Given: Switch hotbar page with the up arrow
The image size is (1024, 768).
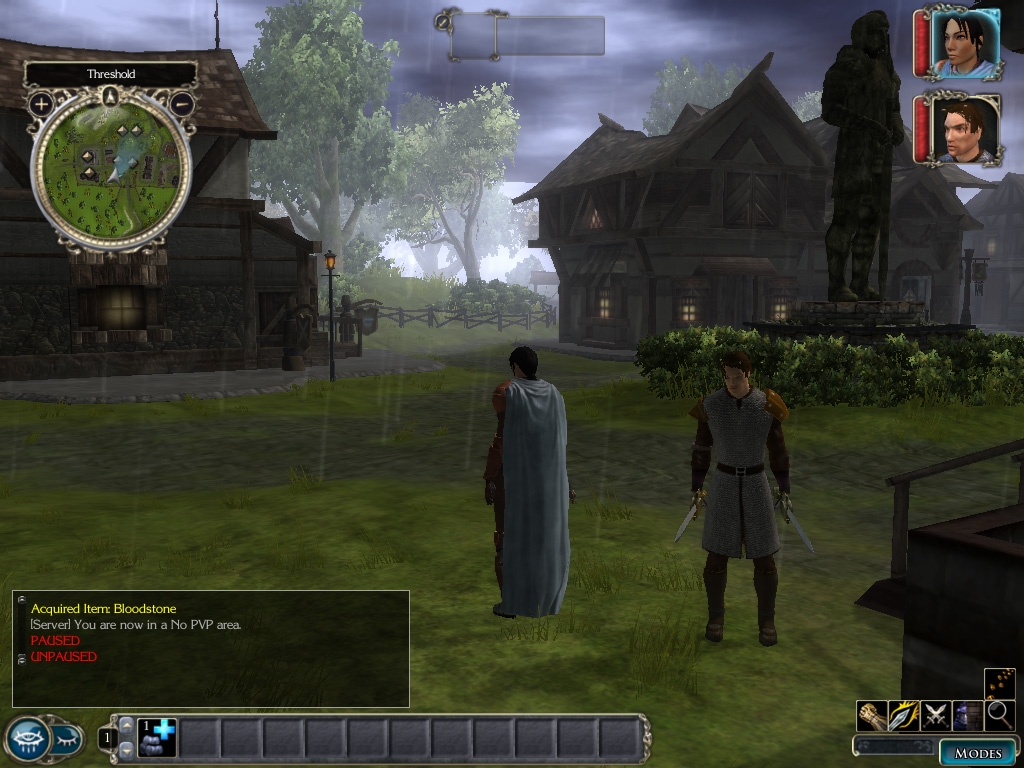Looking at the screenshot, I should click(126, 725).
